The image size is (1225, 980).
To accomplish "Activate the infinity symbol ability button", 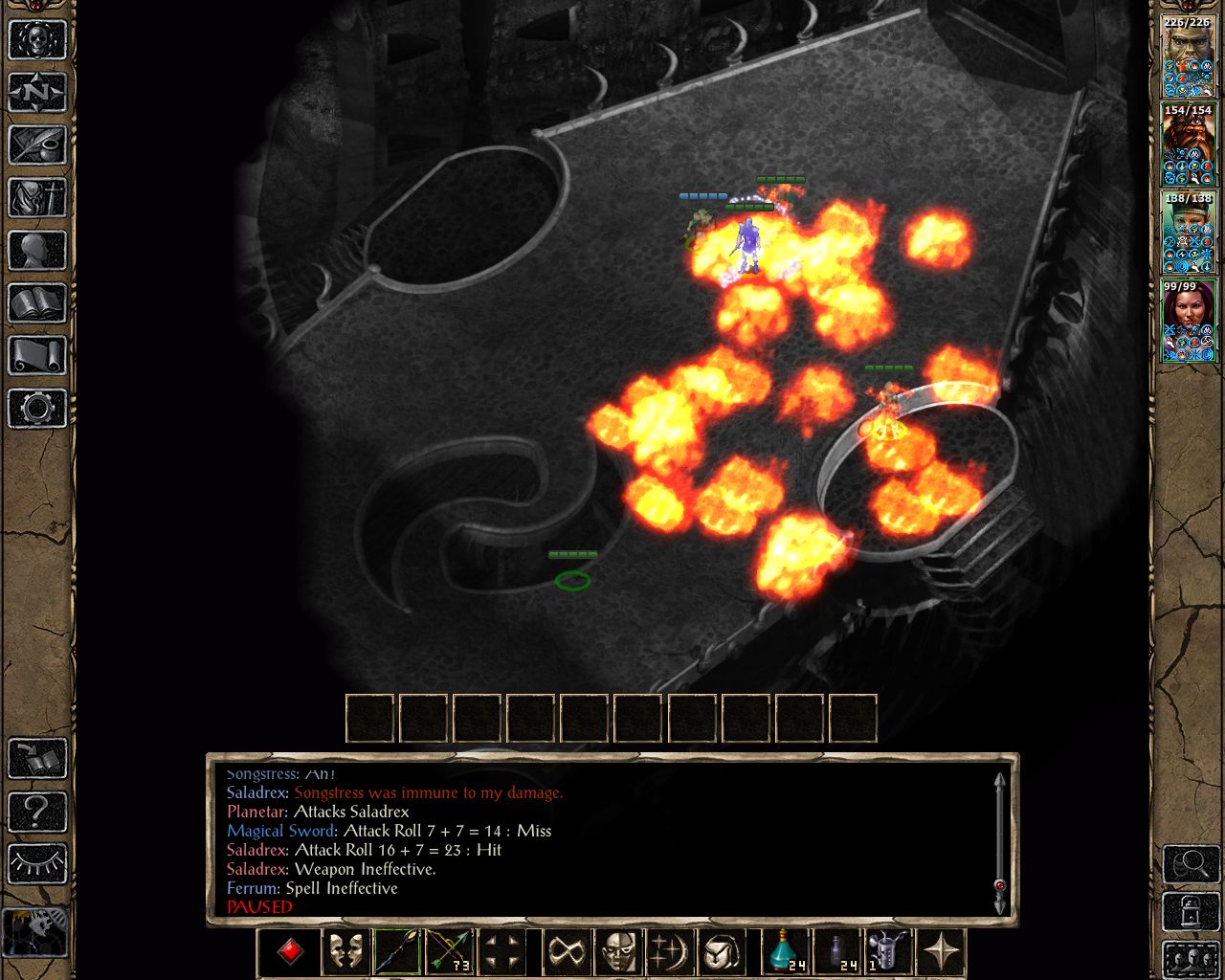I will pyautogui.click(x=566, y=952).
